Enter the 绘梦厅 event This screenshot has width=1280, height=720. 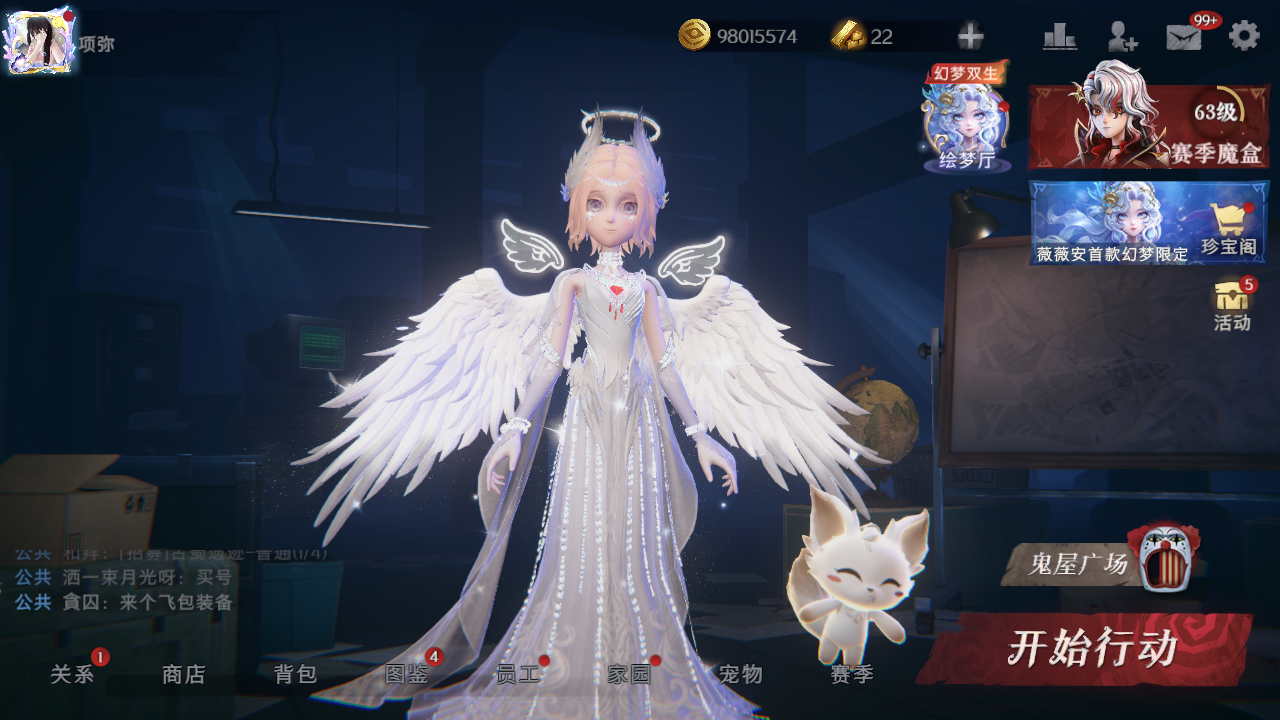965,125
